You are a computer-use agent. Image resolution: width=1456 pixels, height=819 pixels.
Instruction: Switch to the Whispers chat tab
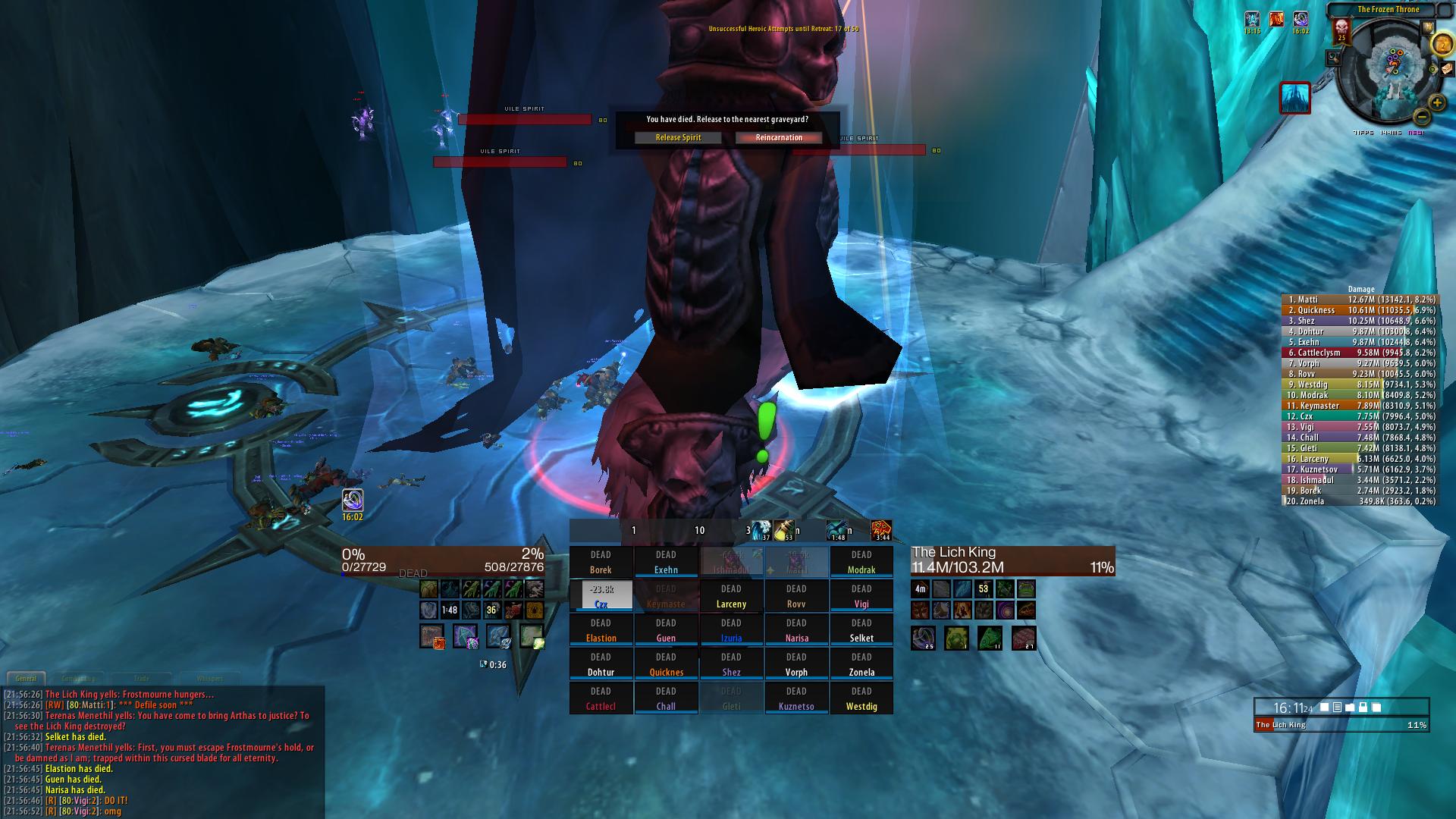[210, 679]
